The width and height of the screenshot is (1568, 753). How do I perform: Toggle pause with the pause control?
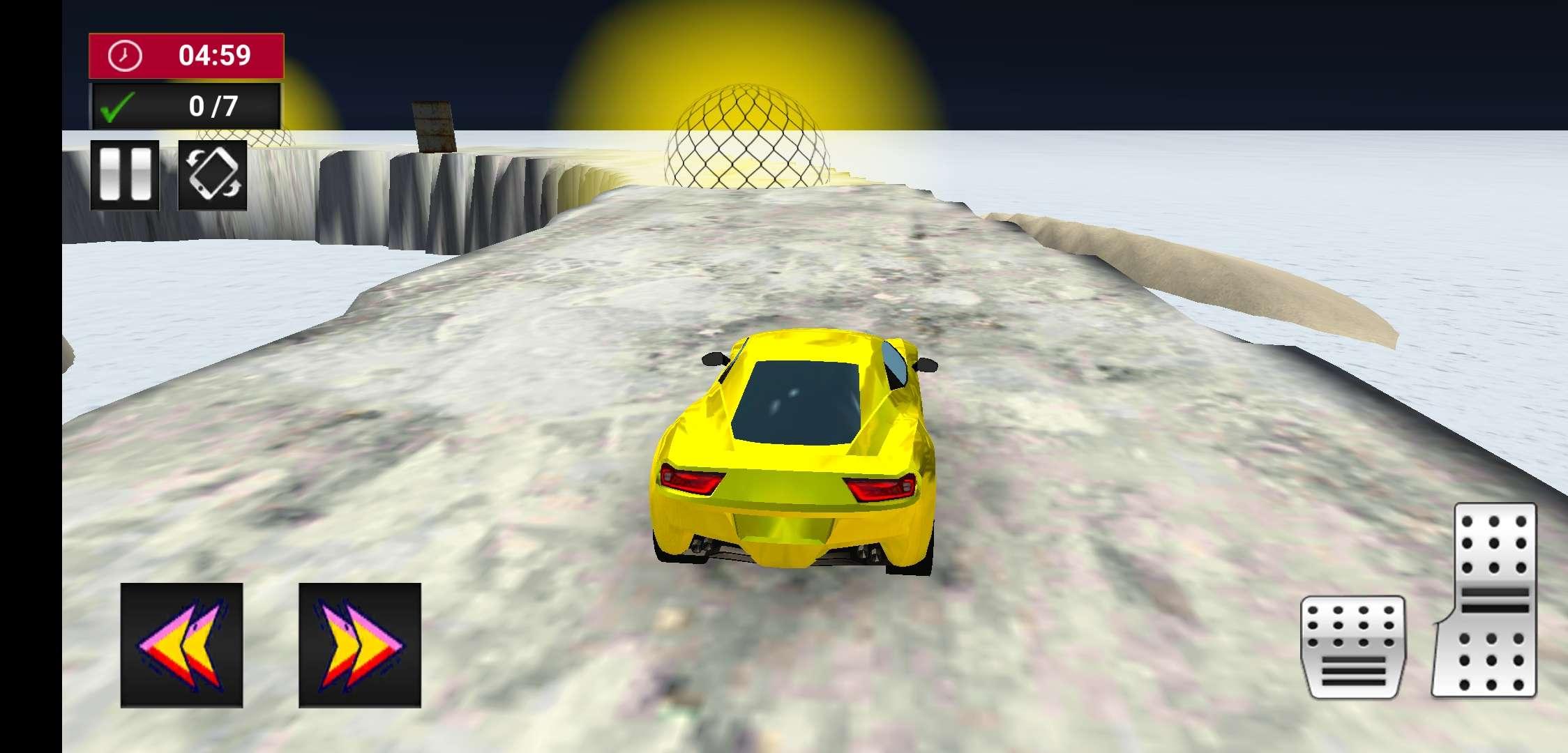coord(126,176)
